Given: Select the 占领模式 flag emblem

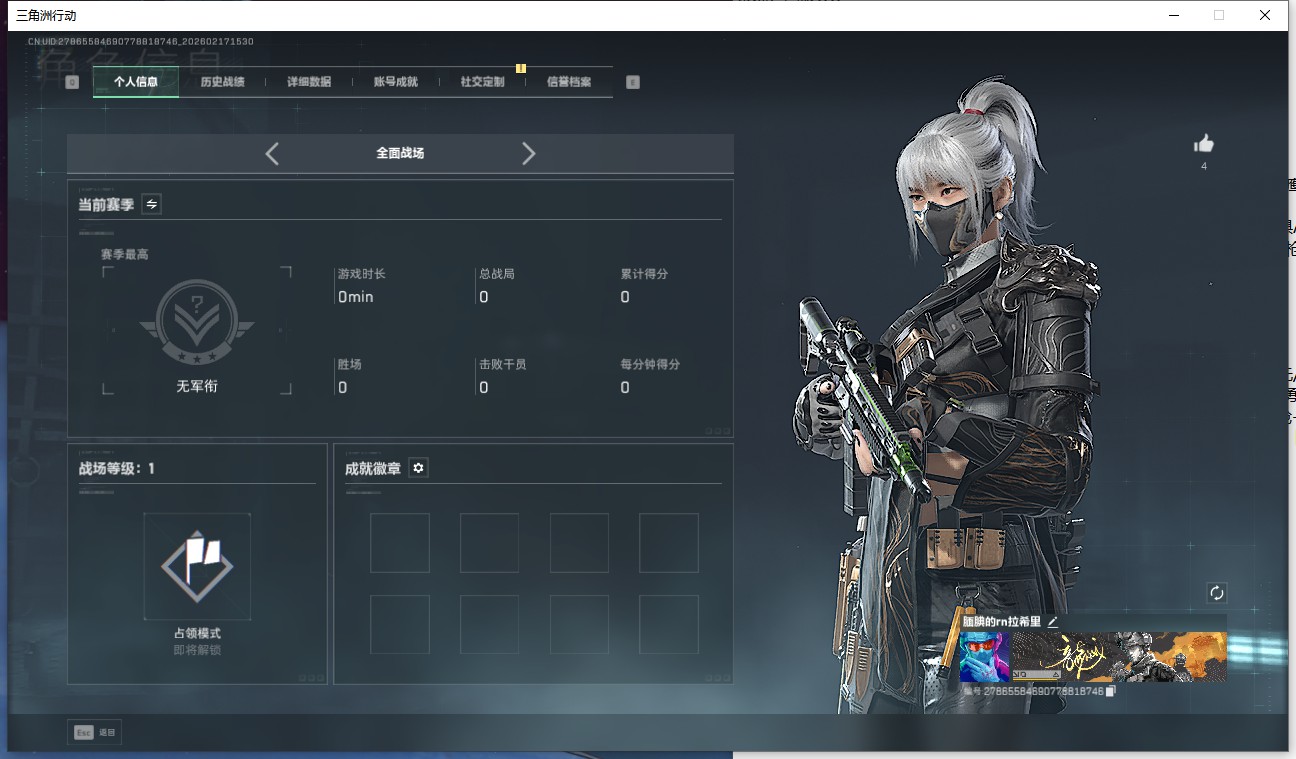Looking at the screenshot, I should click(197, 565).
